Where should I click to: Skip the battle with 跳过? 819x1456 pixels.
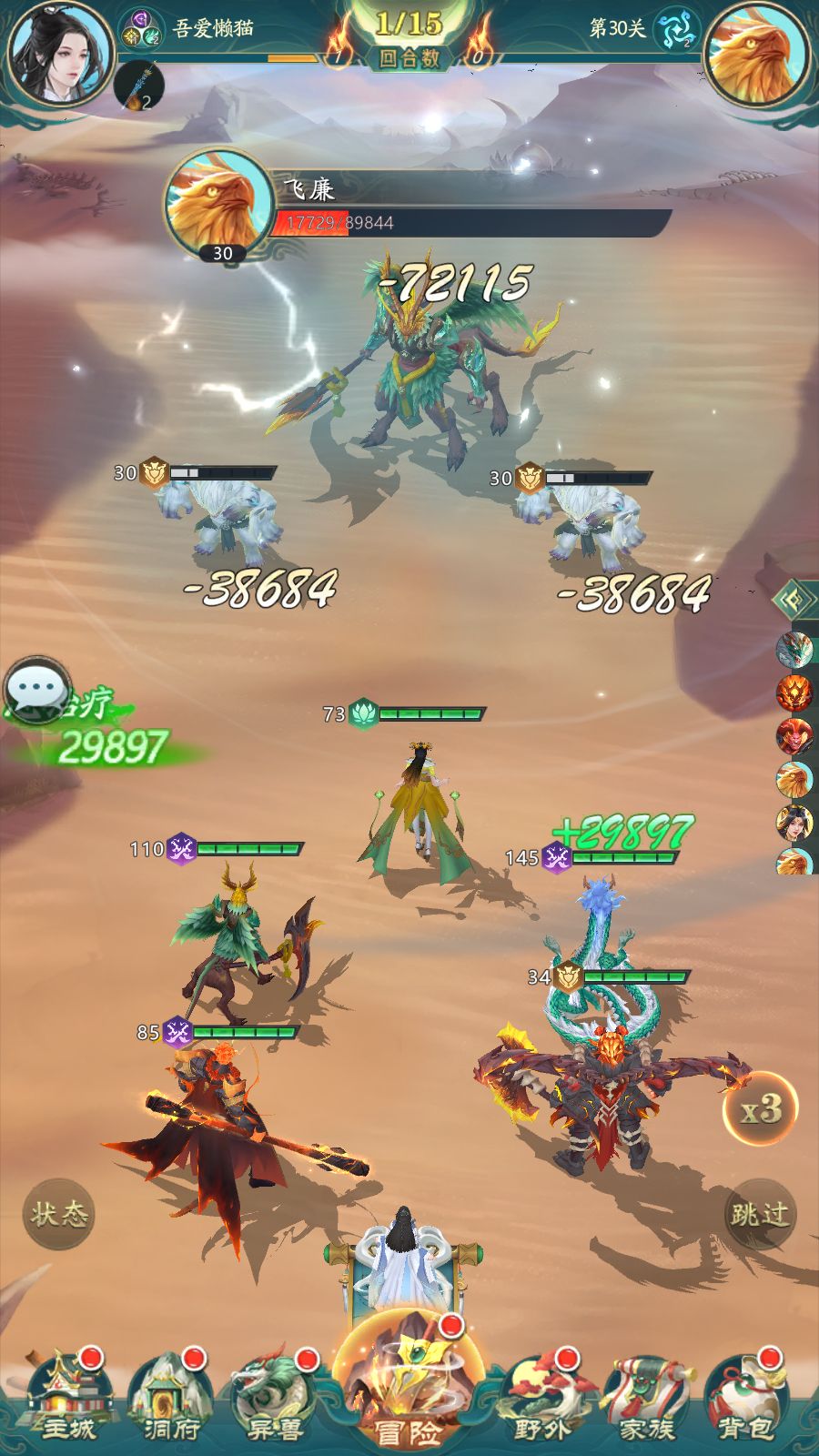[x=760, y=1214]
